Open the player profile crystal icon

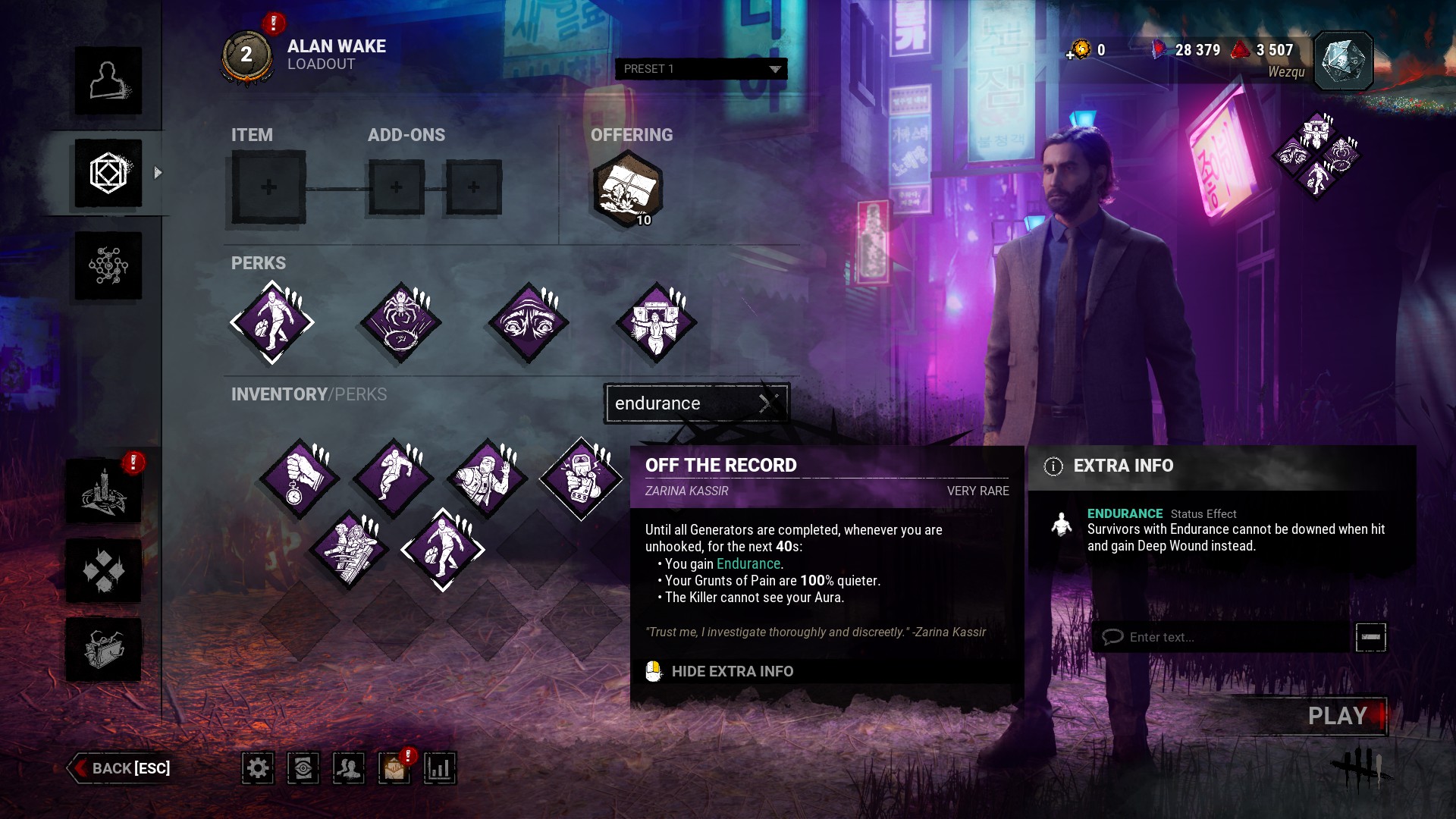[1343, 61]
